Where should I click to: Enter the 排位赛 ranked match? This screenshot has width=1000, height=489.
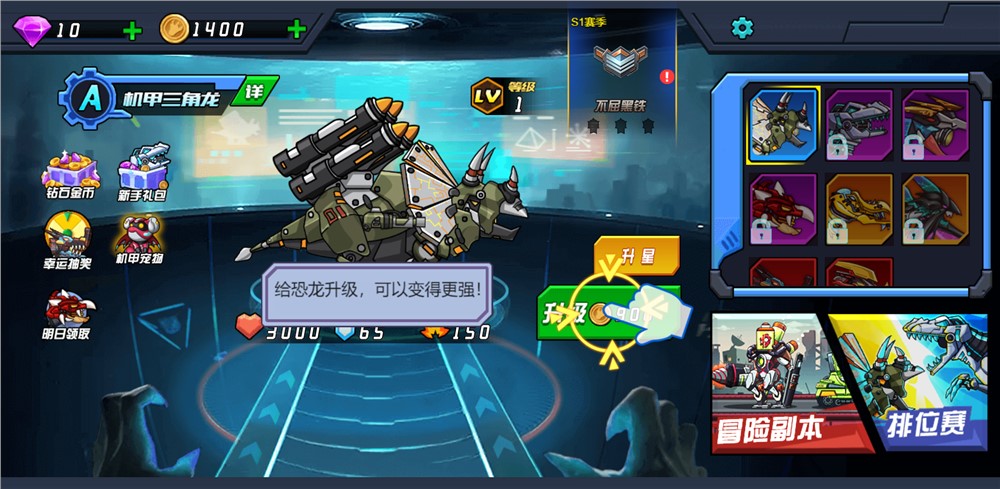(915, 385)
